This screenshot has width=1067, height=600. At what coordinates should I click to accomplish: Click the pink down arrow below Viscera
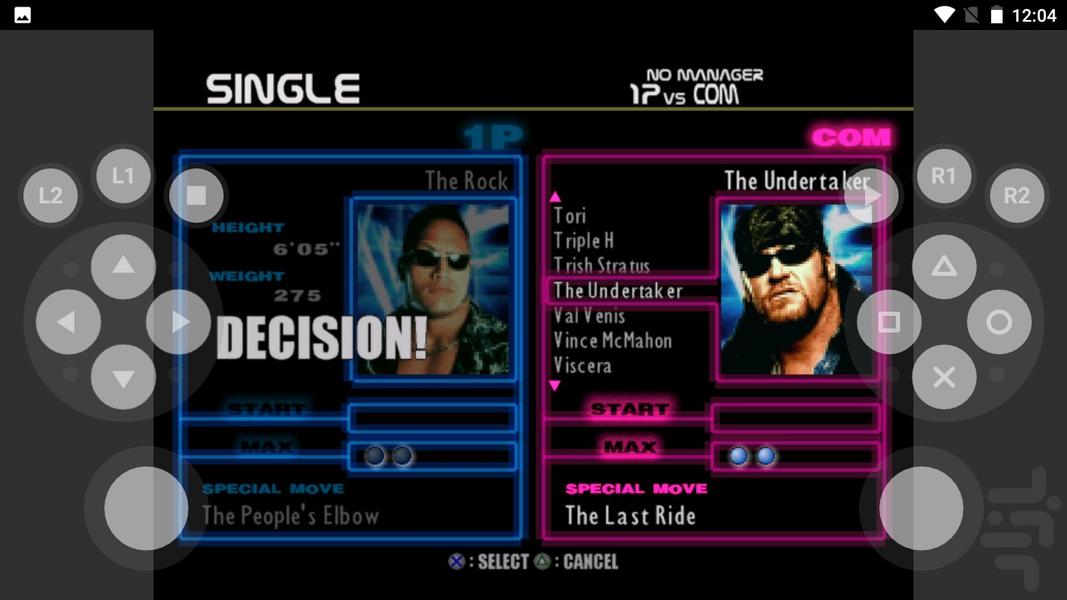(x=555, y=385)
